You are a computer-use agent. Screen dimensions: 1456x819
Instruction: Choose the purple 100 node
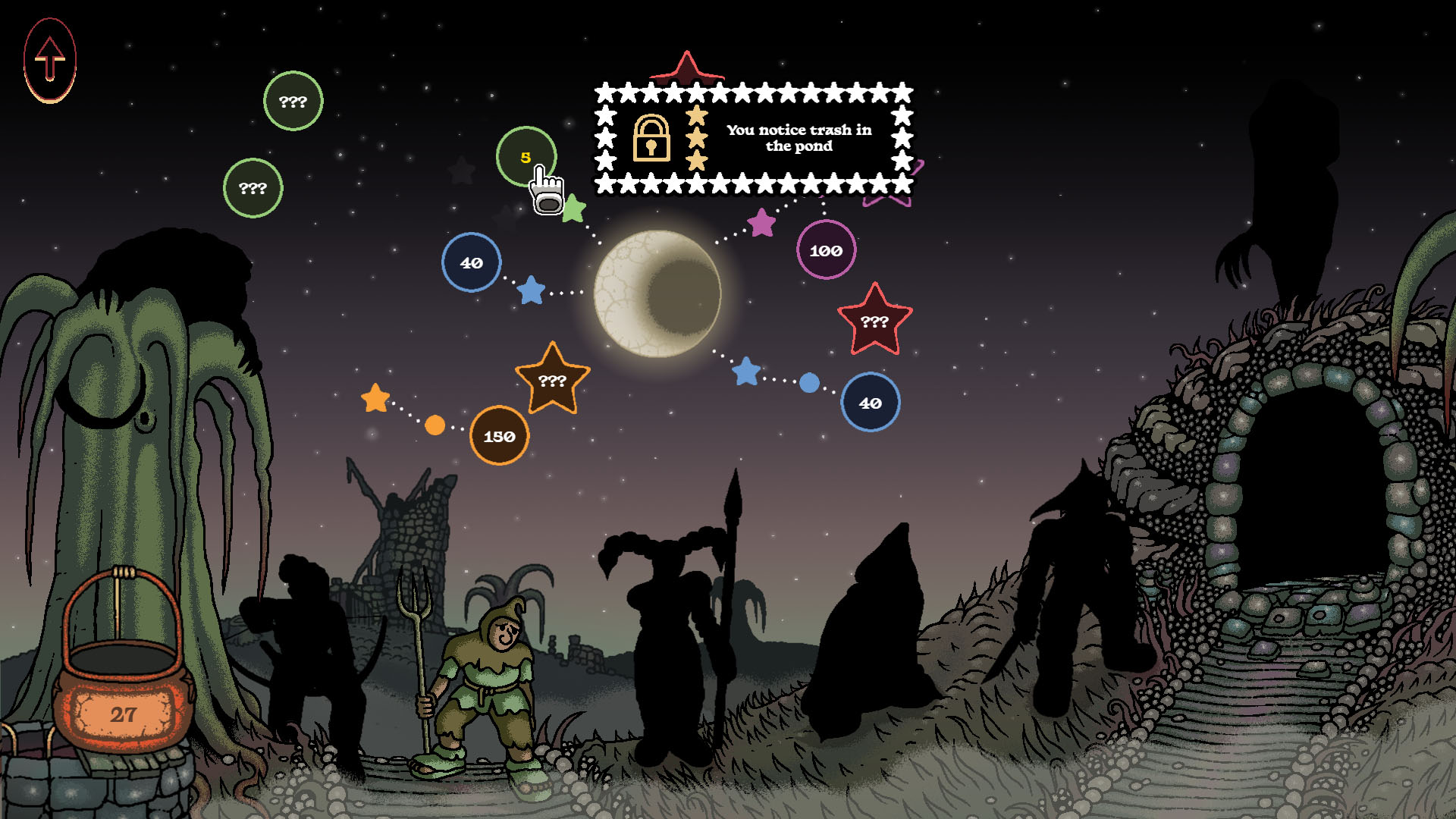(x=826, y=250)
